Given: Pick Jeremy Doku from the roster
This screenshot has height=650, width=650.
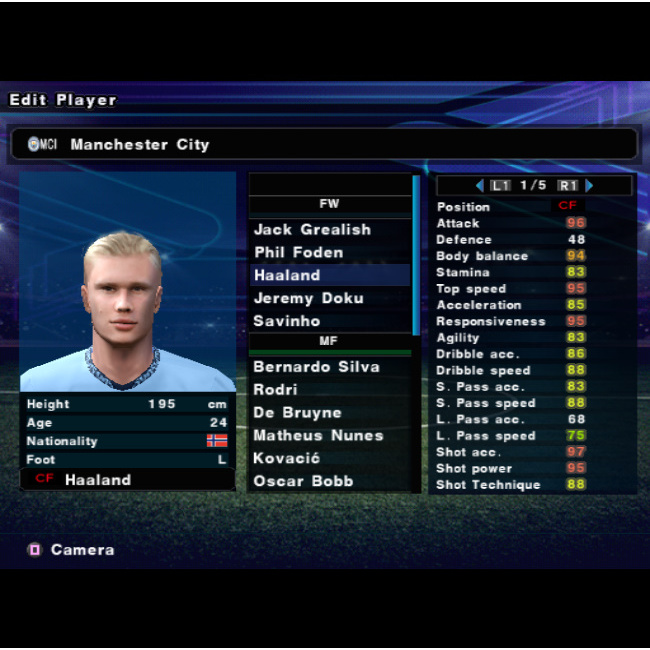Looking at the screenshot, I should click(308, 298).
